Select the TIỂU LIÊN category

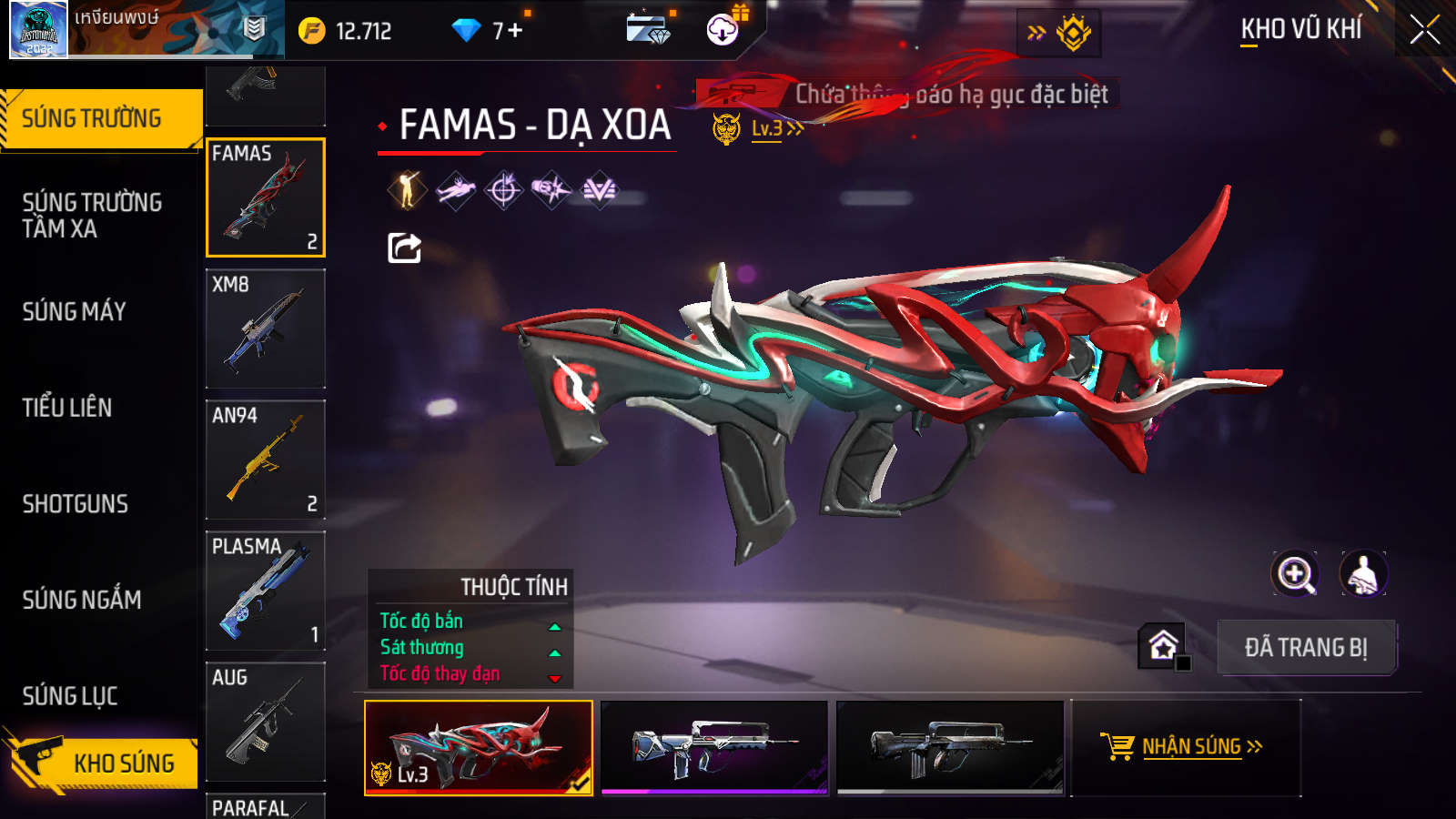pos(67,408)
